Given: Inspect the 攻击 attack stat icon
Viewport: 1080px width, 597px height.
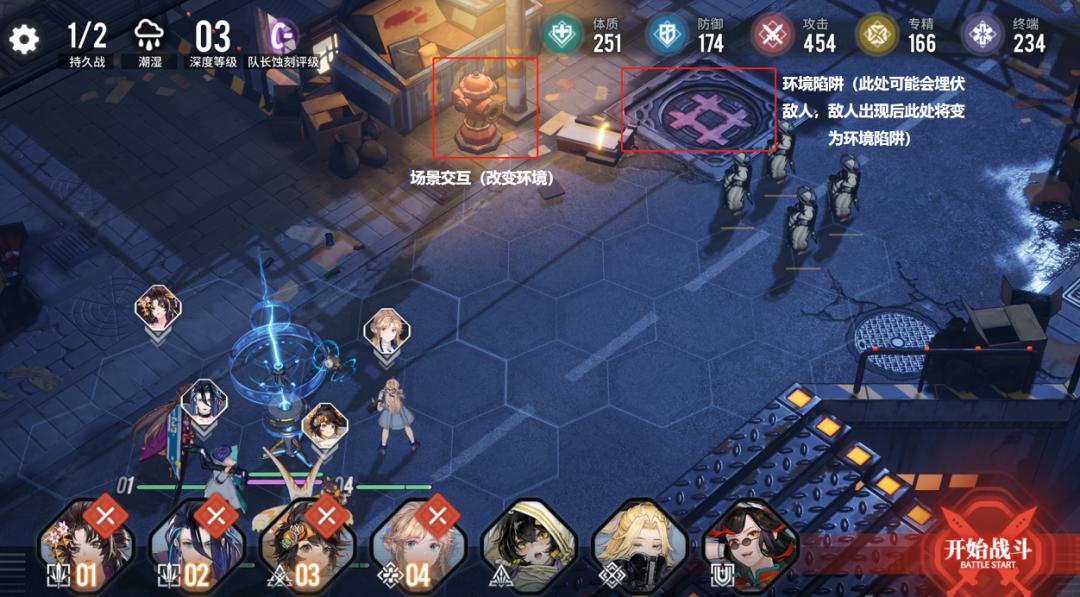Looking at the screenshot, I should pyautogui.click(x=772, y=35).
